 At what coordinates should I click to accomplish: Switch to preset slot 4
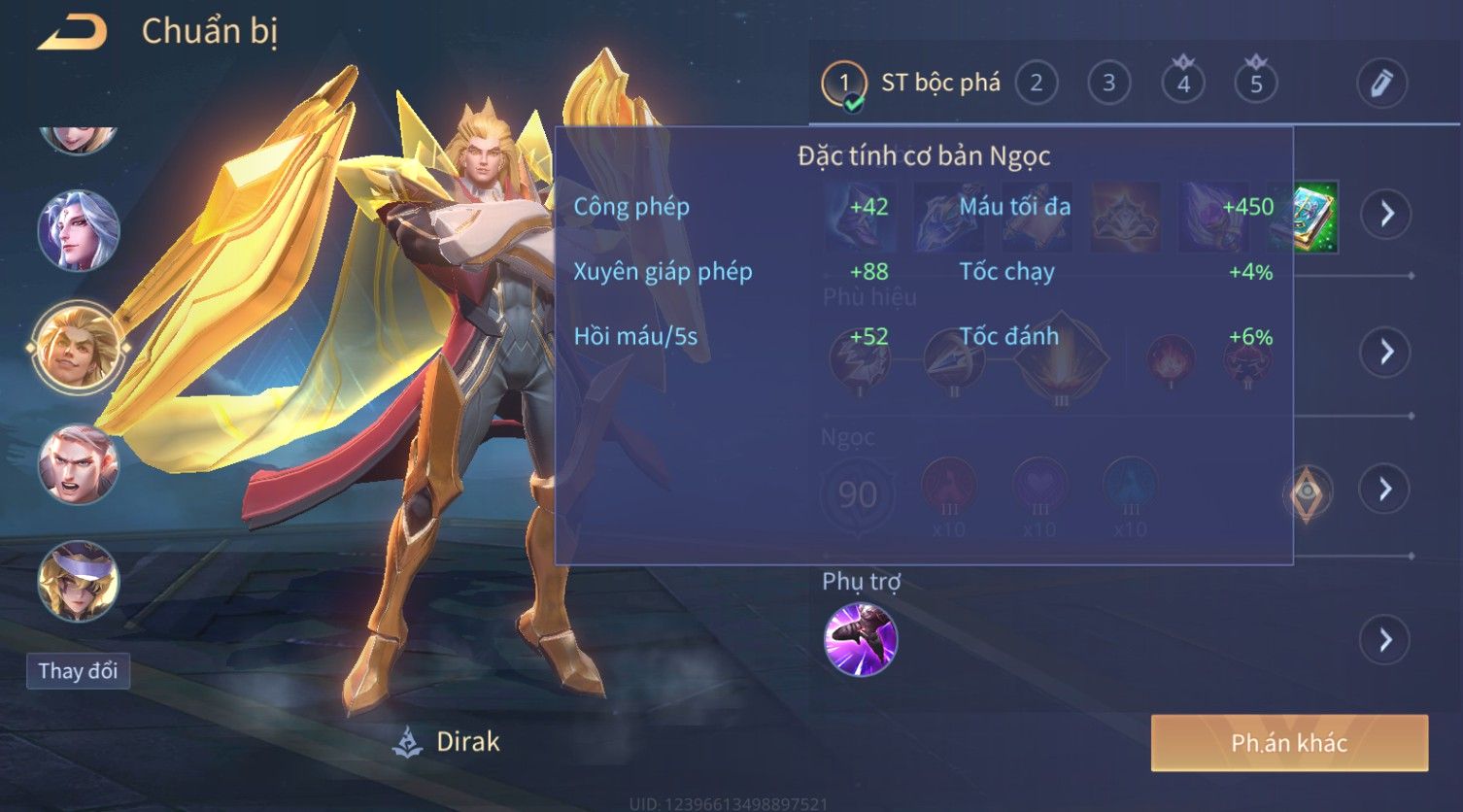tap(1182, 84)
